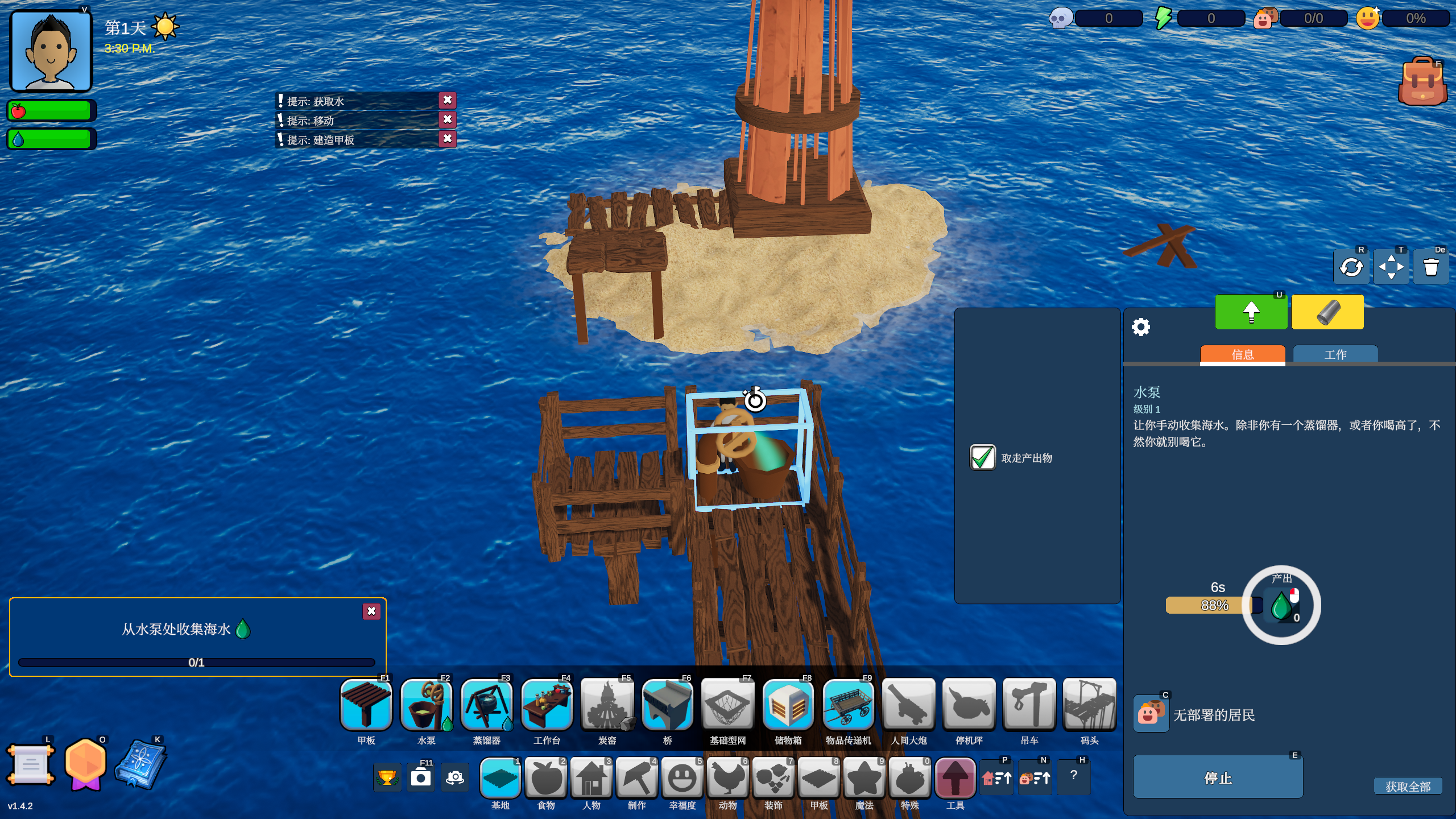Open the backpack inventory
Viewport: 1456px width, 819px height.
[x=1422, y=82]
